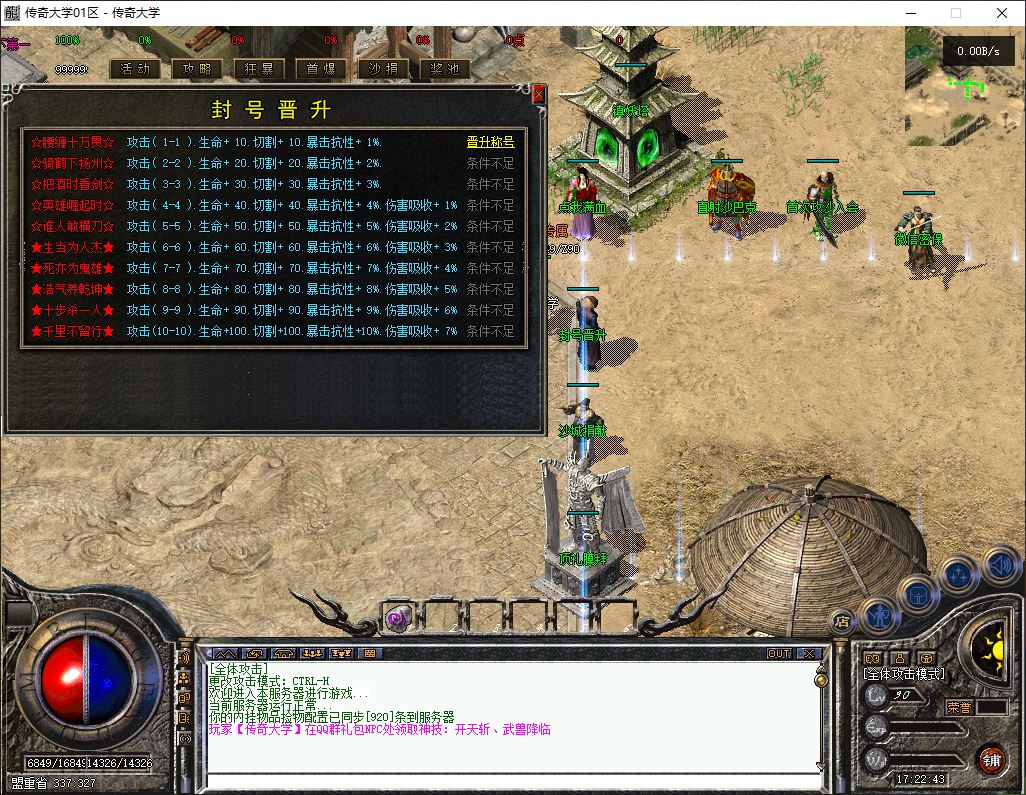The width and height of the screenshot is (1026, 795).
Task: Click the 荣誉 honor button
Action: 960,706
